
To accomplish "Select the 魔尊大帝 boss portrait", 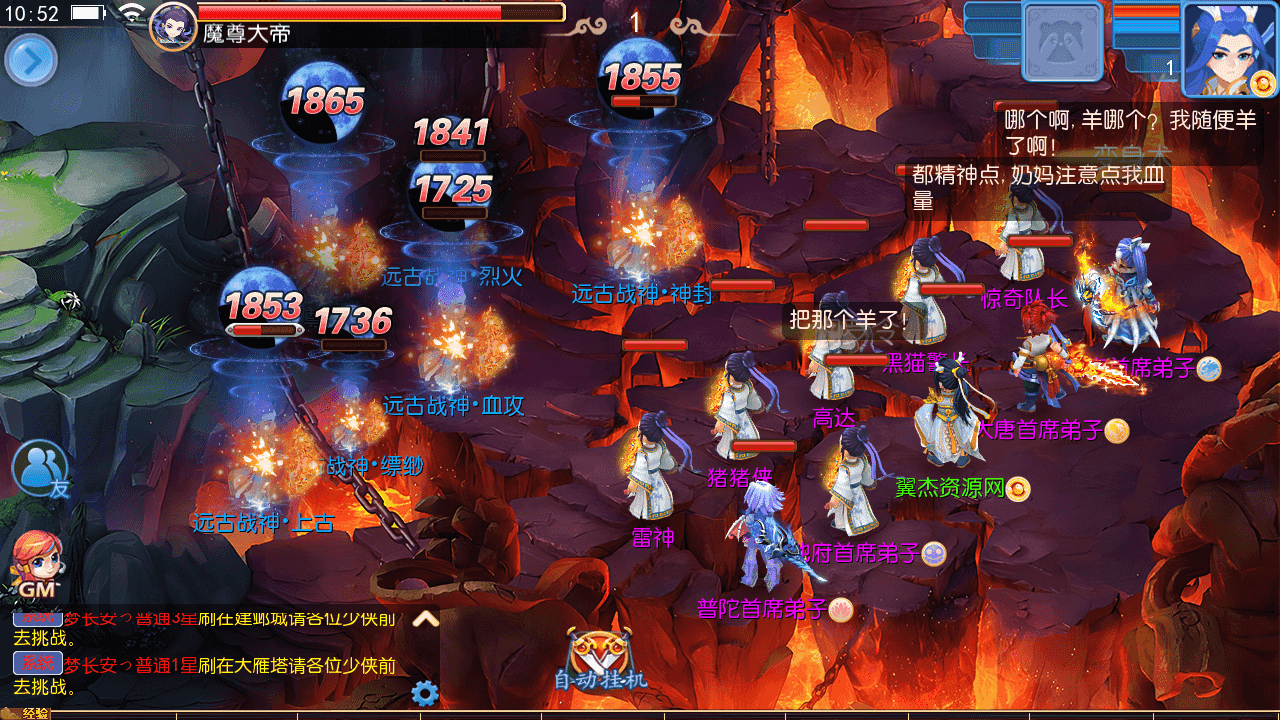I will (172, 25).
